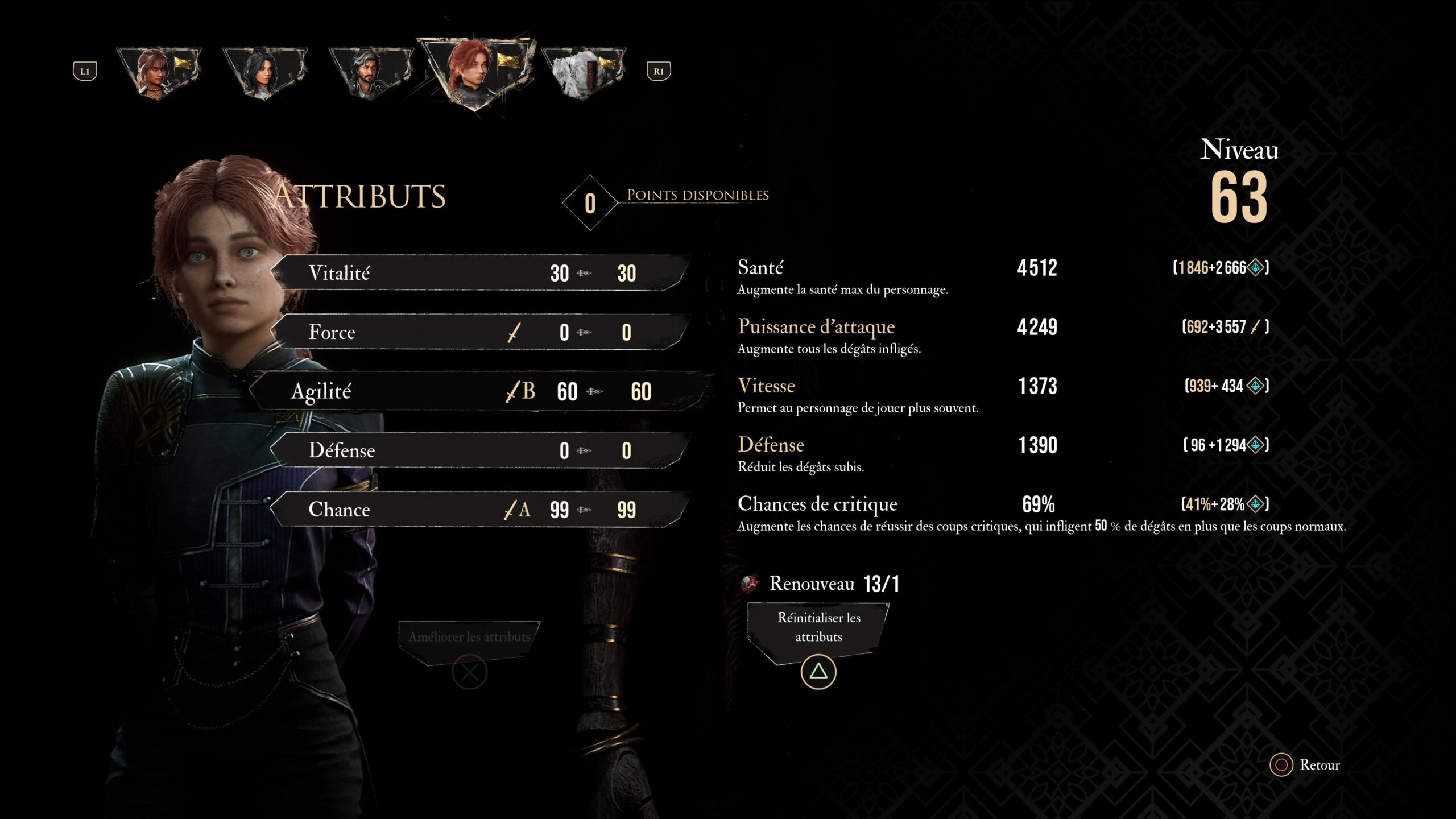The image size is (1456, 819).
Task: Select the Chance attribute row
Action: pyautogui.click(x=481, y=510)
